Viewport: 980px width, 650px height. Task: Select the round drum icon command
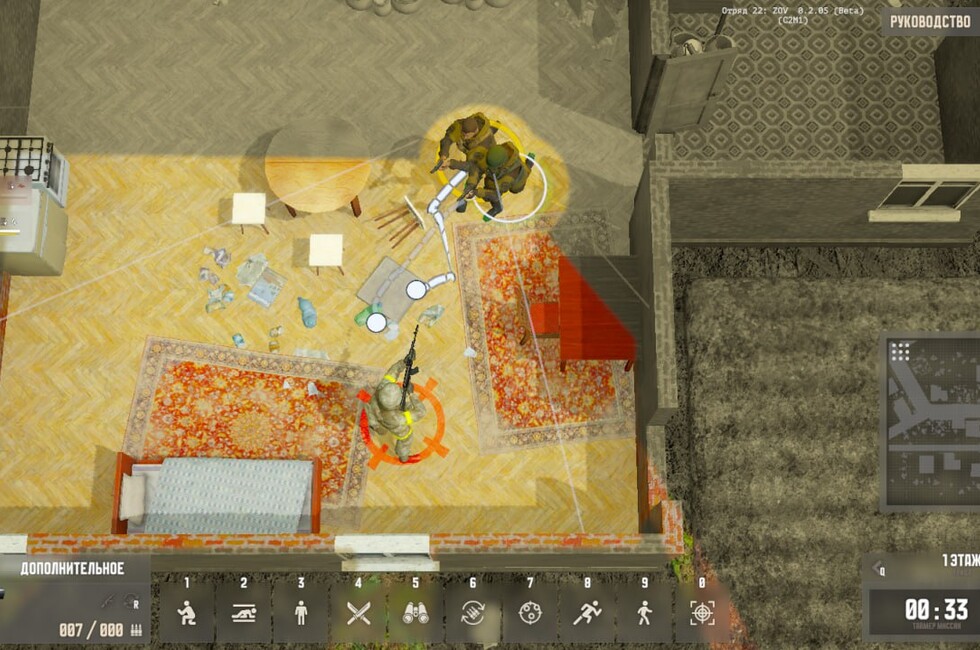click(x=529, y=612)
